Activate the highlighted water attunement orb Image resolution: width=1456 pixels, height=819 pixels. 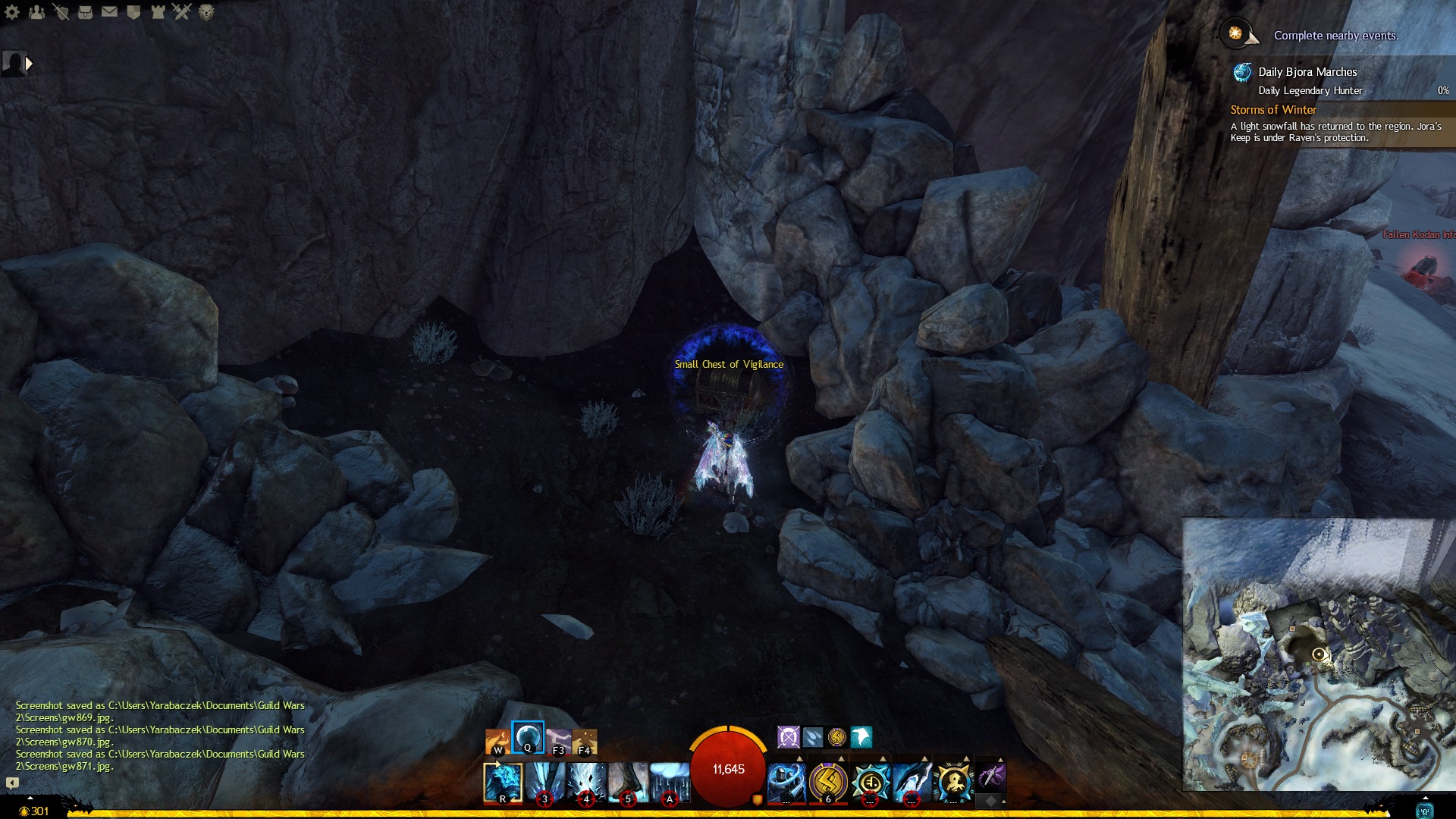pos(528,737)
